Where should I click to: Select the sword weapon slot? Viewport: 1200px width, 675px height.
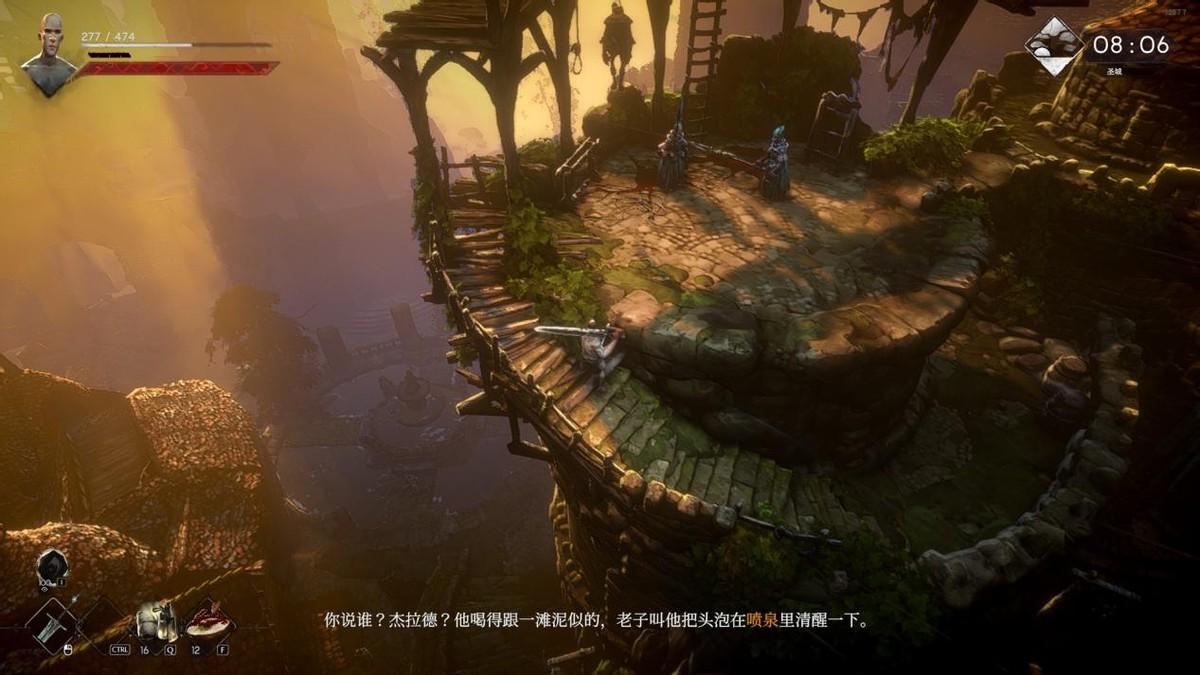[50, 625]
